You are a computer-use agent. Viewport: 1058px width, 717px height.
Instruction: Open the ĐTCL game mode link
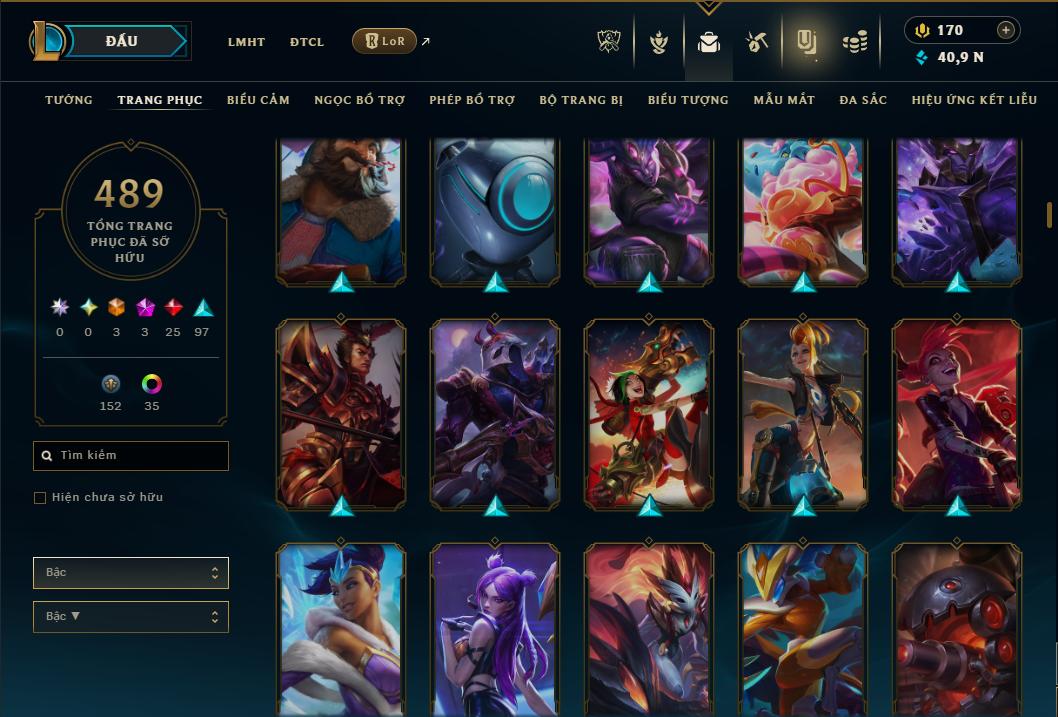307,42
